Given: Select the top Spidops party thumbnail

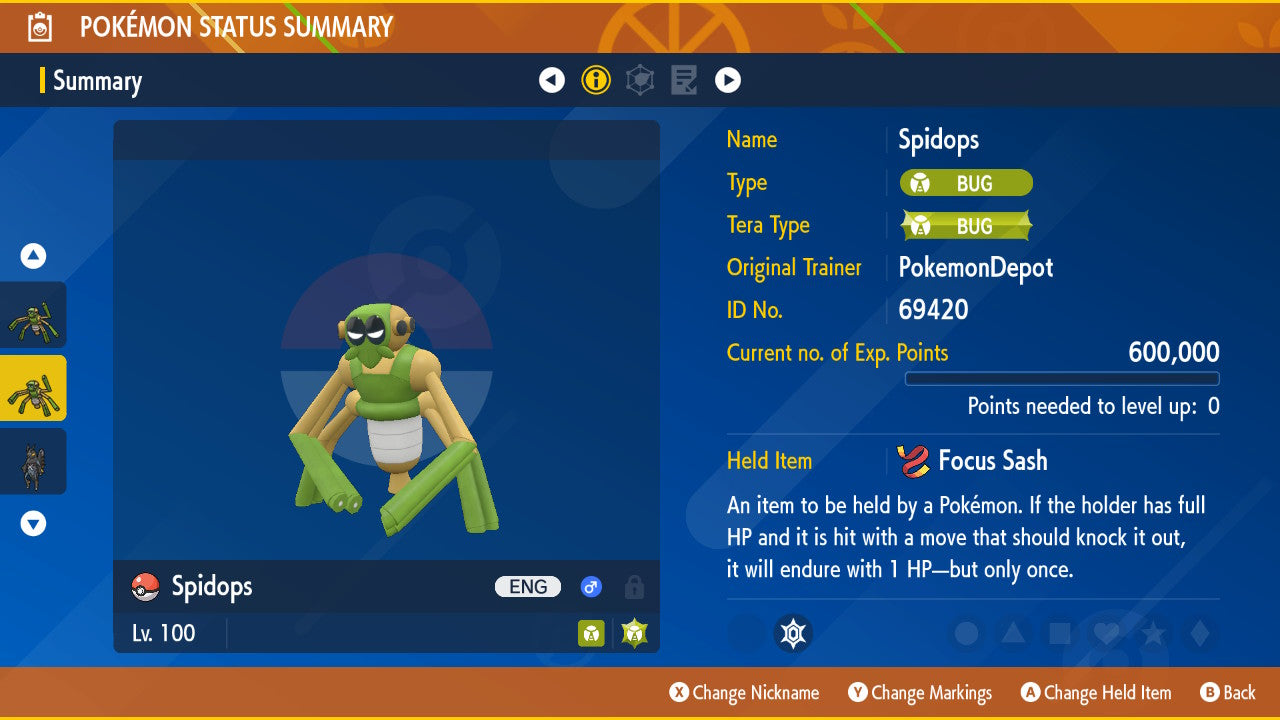Looking at the screenshot, I should click(x=33, y=315).
